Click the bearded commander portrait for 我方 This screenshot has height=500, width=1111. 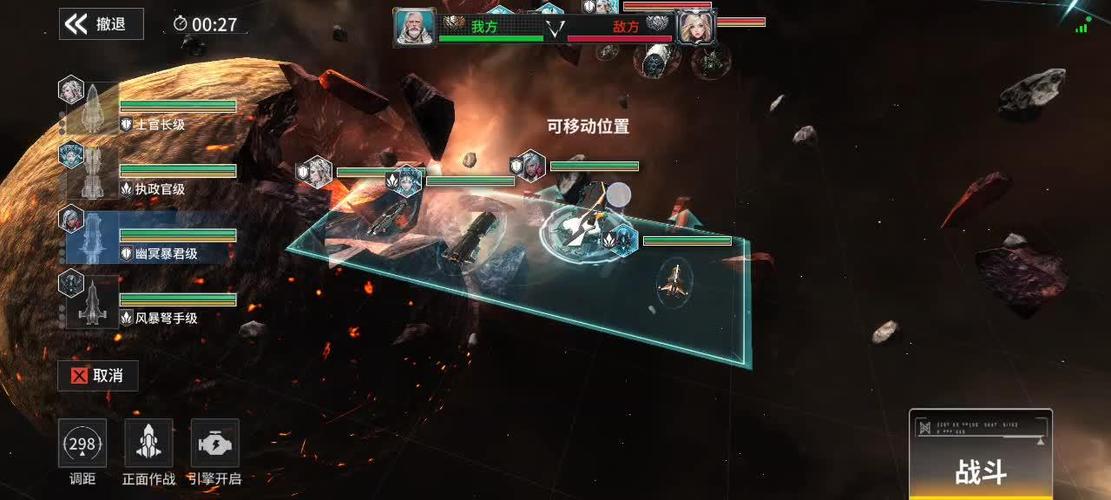point(412,27)
